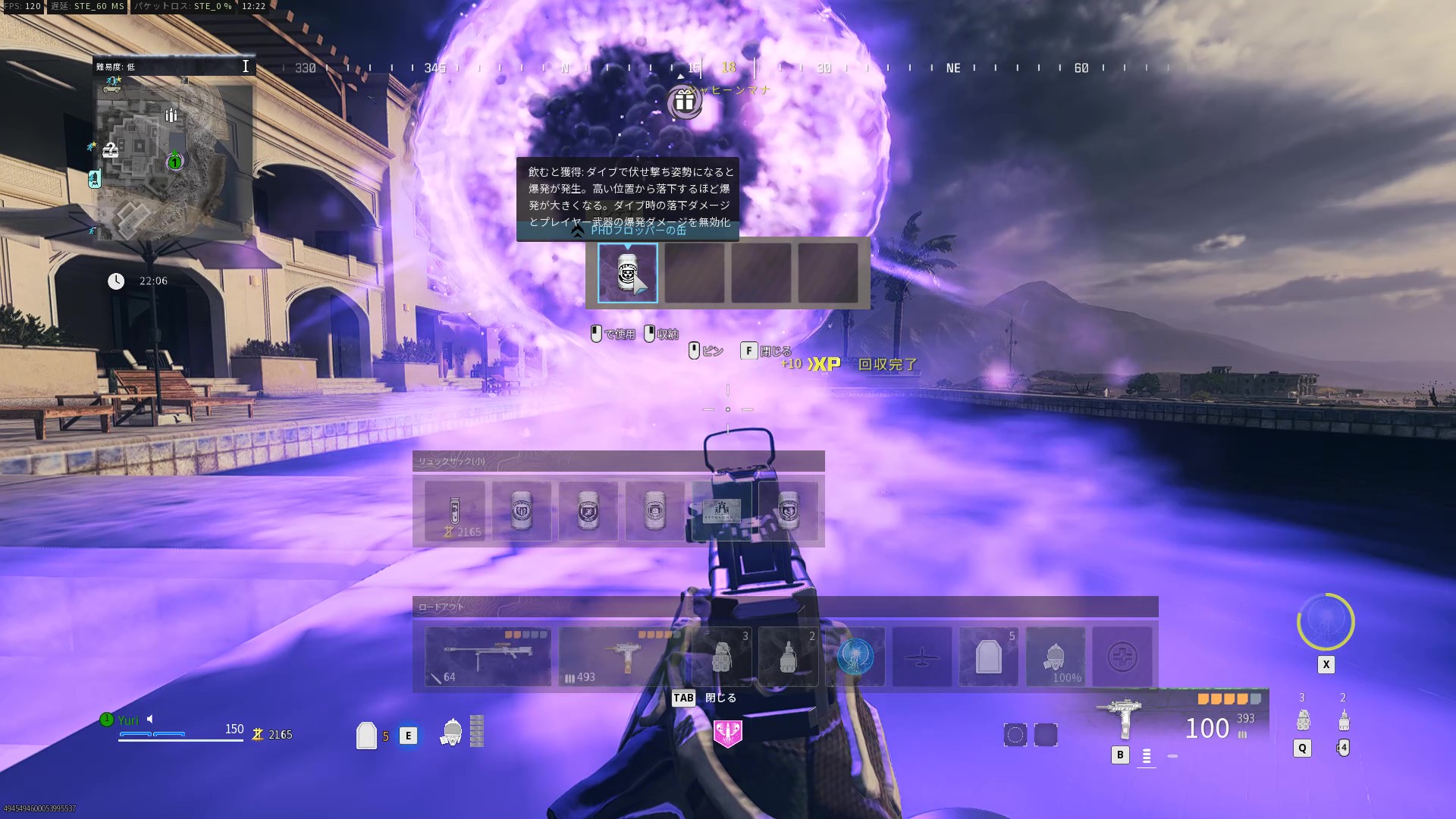Select the gas mask slot at 100%
Viewport: 1456px width, 819px height.
pos(1056,657)
